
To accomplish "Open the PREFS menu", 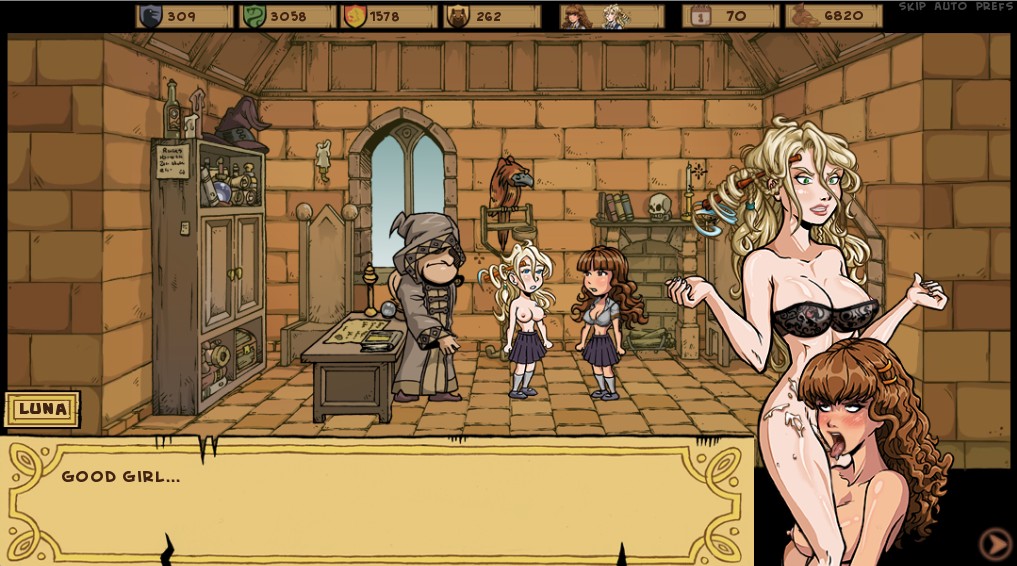I will click(994, 7).
